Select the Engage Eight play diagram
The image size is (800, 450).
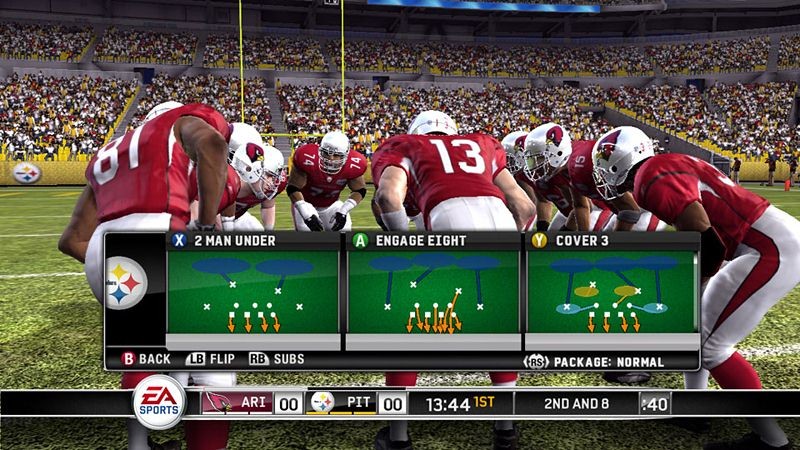[433, 291]
